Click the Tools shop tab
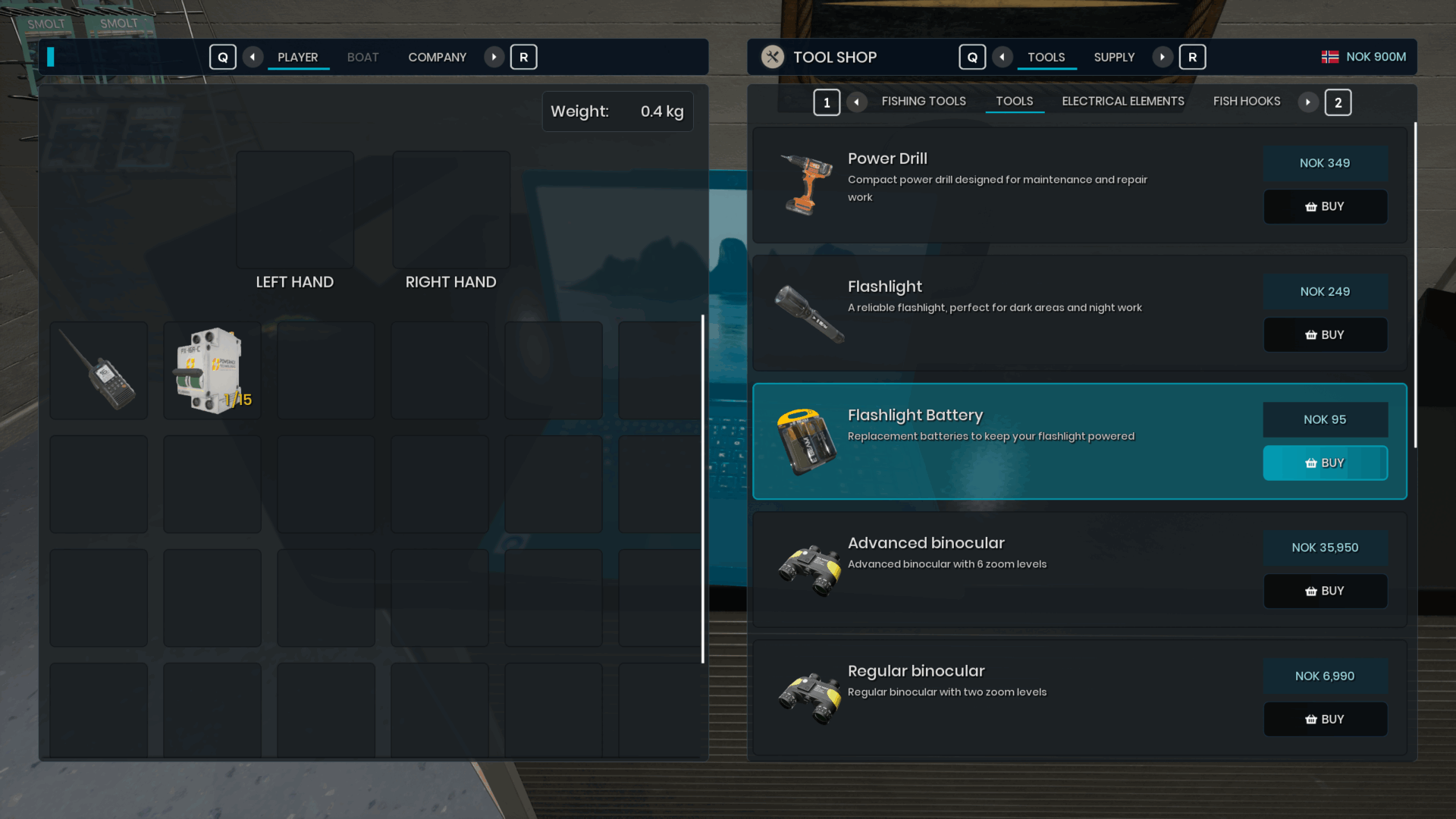 pyautogui.click(x=1046, y=58)
